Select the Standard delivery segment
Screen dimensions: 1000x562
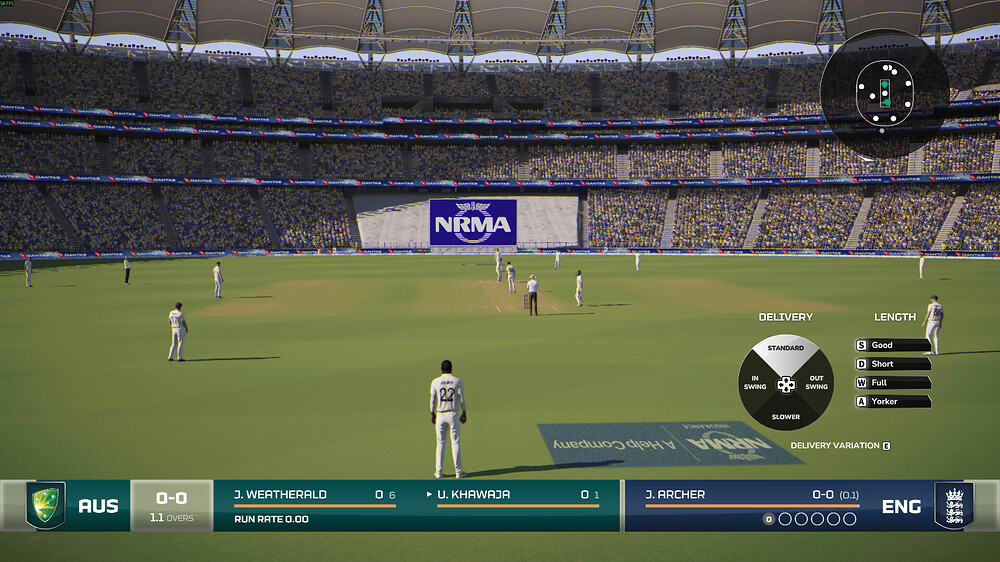point(786,352)
